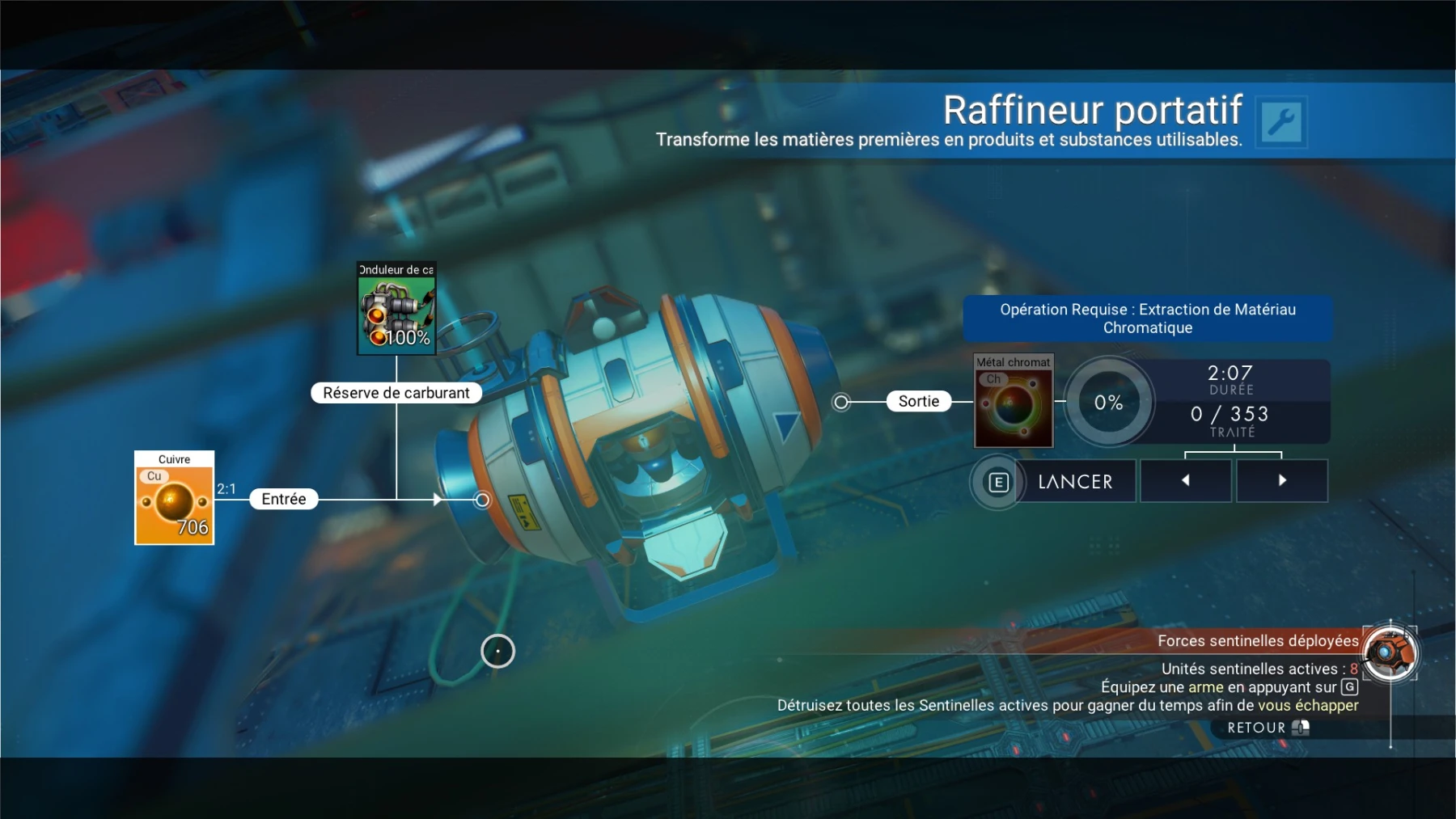Click the Réserve de carburant label

[396, 393]
